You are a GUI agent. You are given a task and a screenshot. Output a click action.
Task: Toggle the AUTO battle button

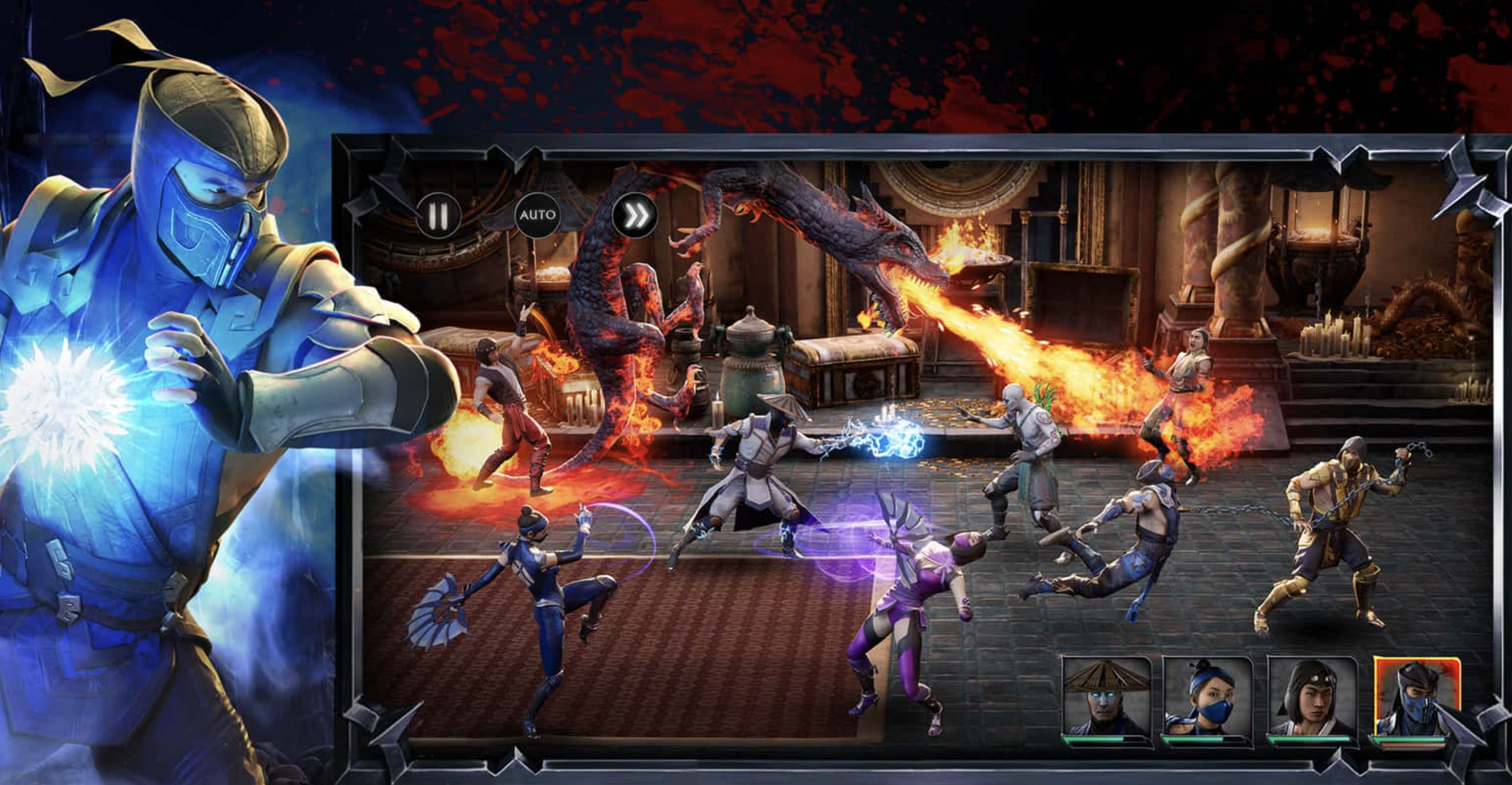tap(537, 215)
